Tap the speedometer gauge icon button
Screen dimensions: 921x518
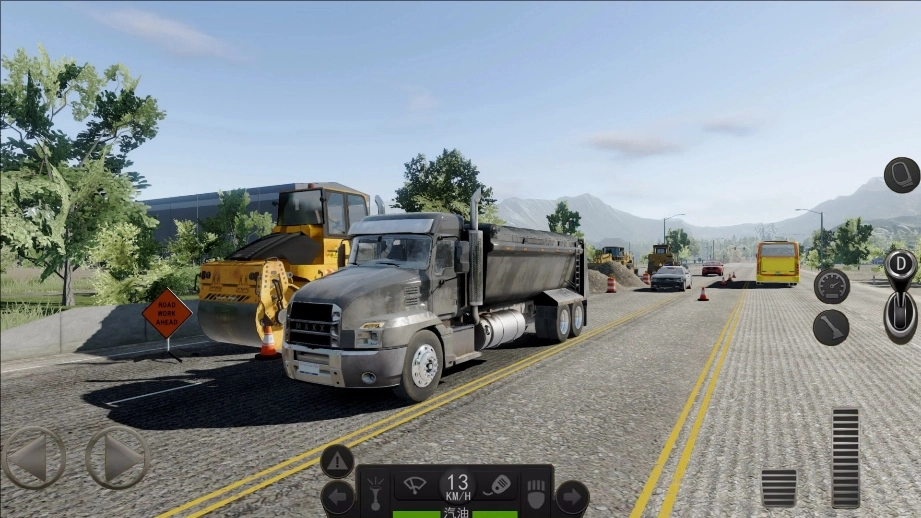(x=831, y=286)
